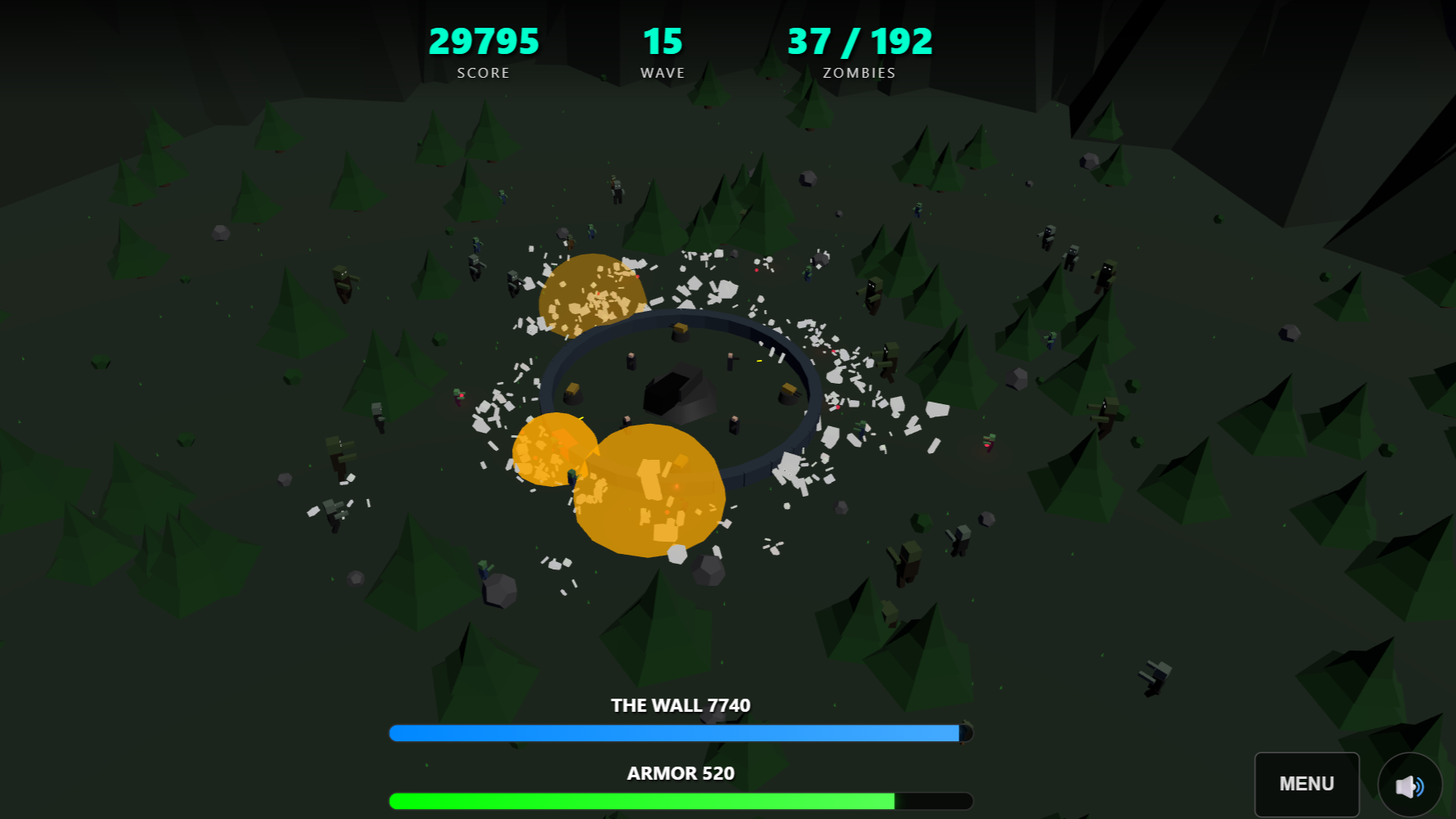The width and height of the screenshot is (1456, 819).
Task: Click ARMOR label to toggle armor display
Action: 680,772
